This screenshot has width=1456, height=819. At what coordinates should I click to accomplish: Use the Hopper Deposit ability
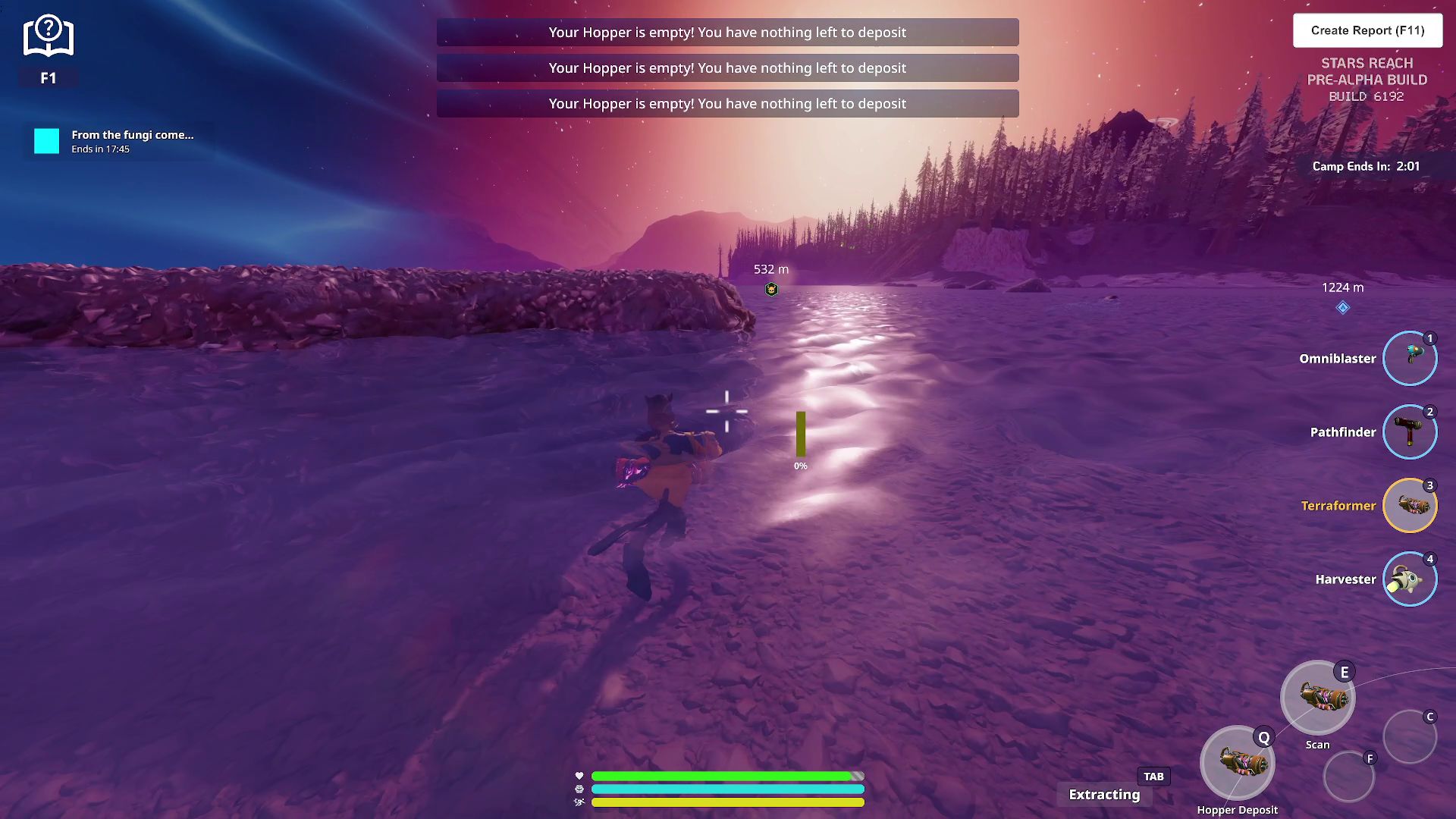1237,763
